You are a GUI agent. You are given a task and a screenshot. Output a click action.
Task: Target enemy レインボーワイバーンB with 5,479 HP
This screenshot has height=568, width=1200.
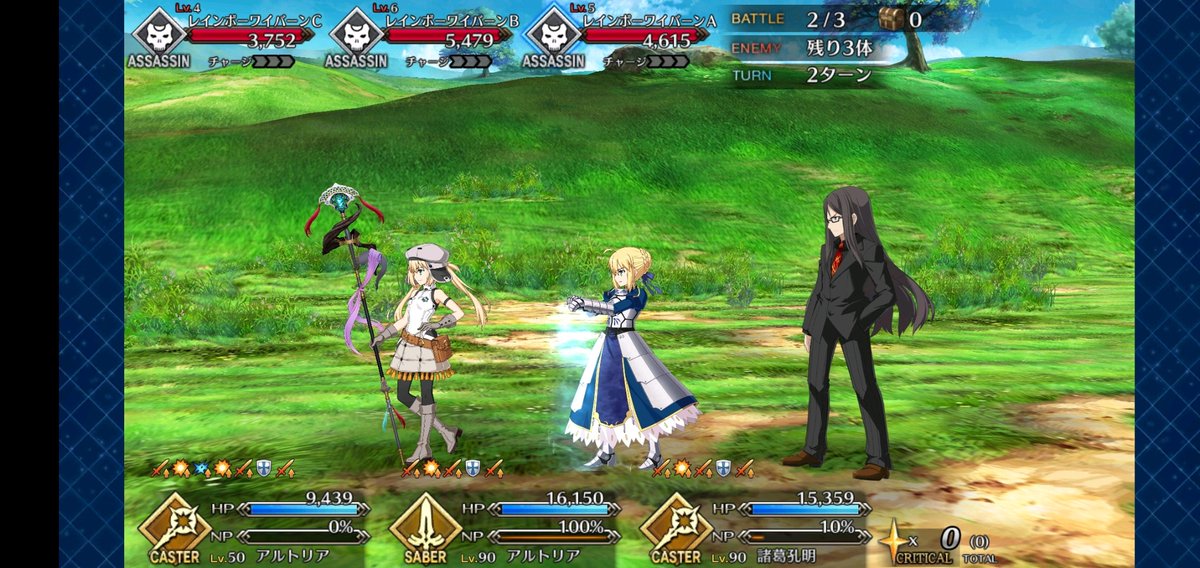coord(416,37)
